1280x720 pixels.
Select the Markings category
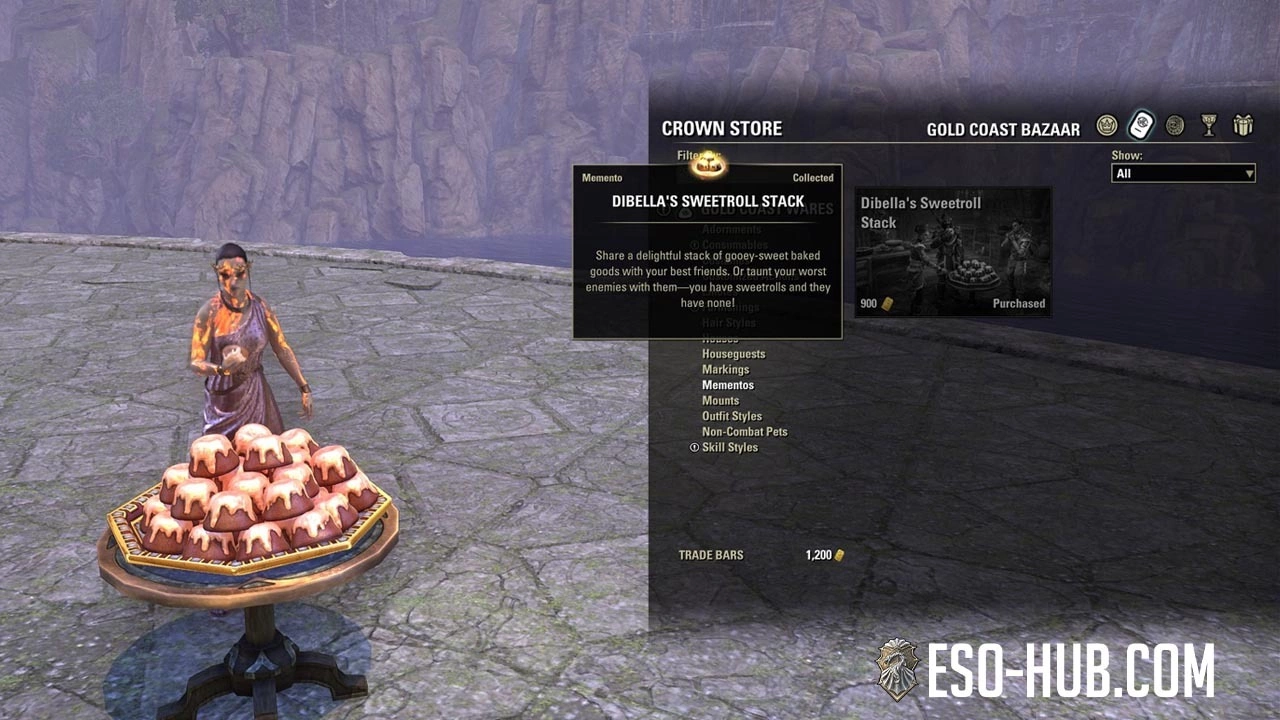(725, 370)
